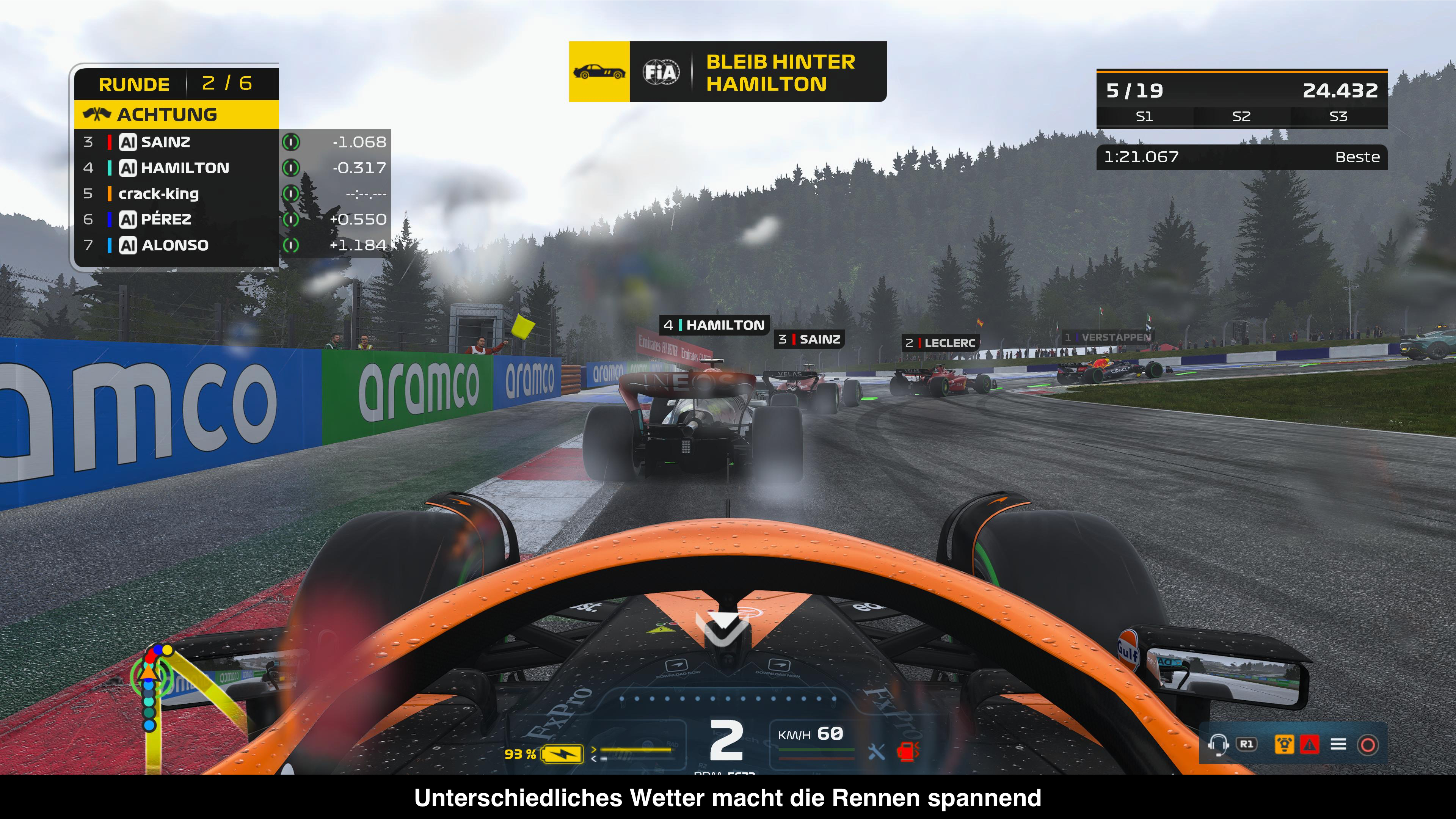Select Alonso's row in the standings
The image size is (1456, 819).
point(175,245)
